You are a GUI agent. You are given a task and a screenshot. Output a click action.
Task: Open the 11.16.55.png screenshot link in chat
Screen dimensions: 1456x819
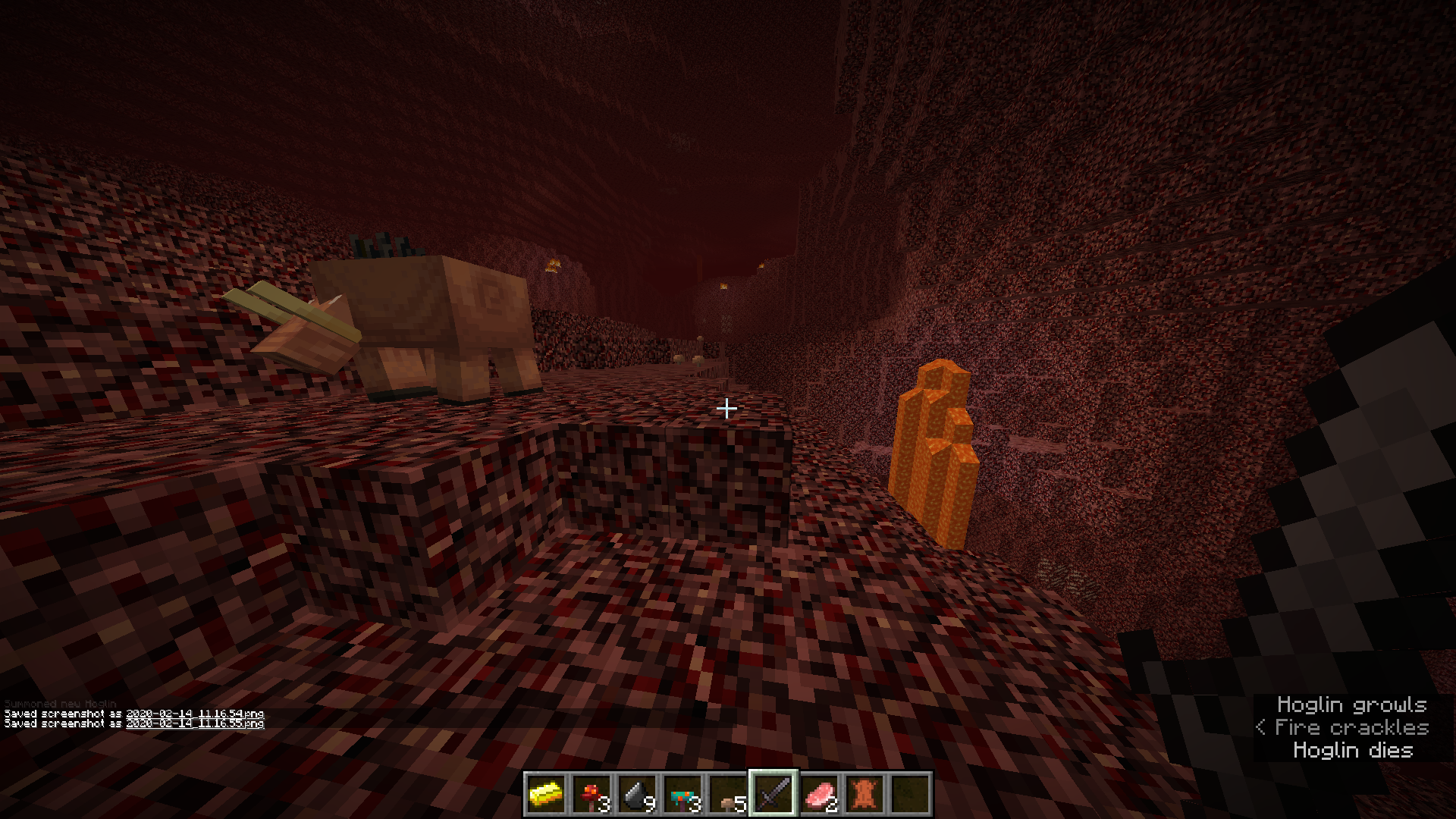pos(195,723)
